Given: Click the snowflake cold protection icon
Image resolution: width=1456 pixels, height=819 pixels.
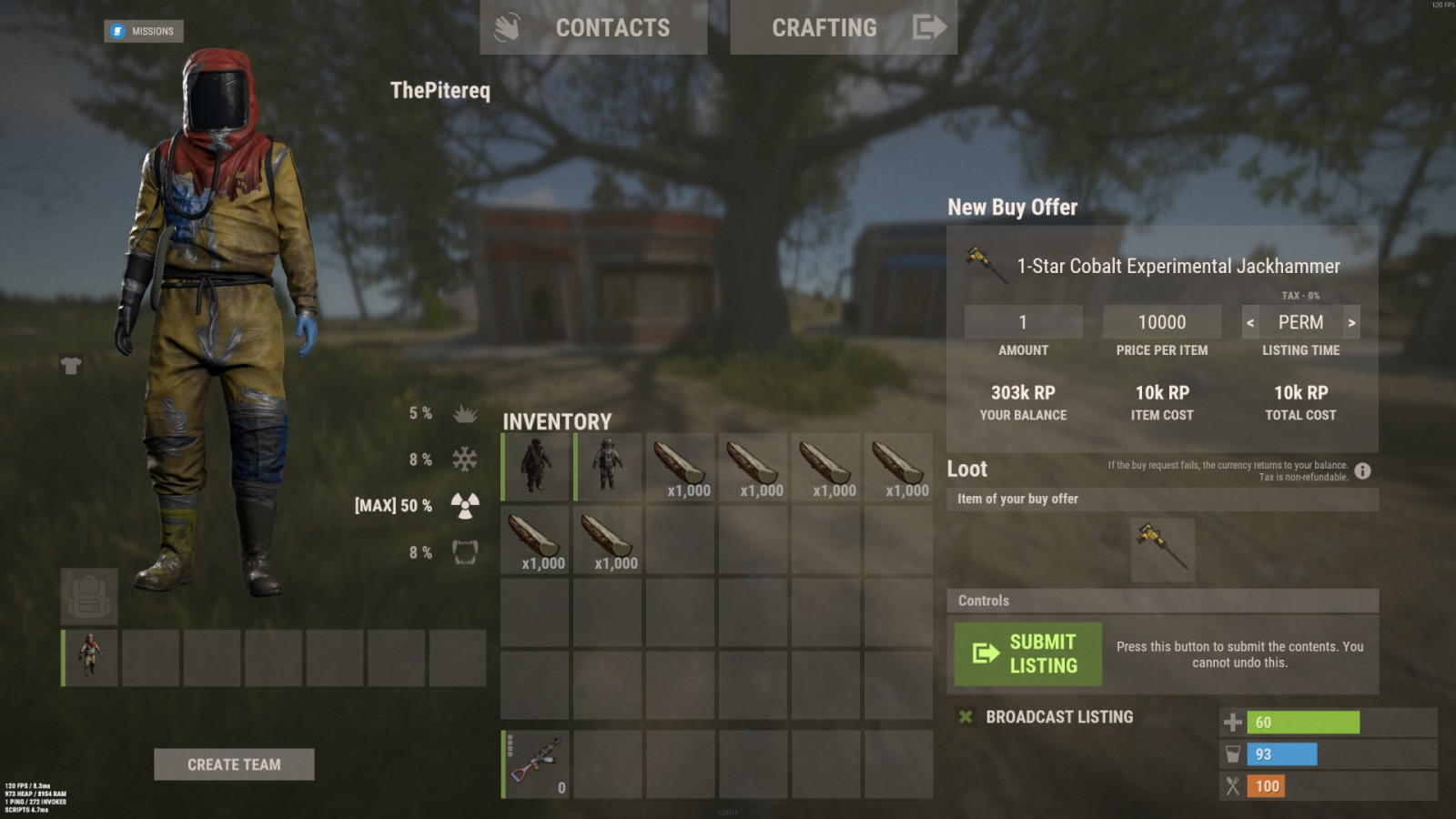Looking at the screenshot, I should coord(464,460).
